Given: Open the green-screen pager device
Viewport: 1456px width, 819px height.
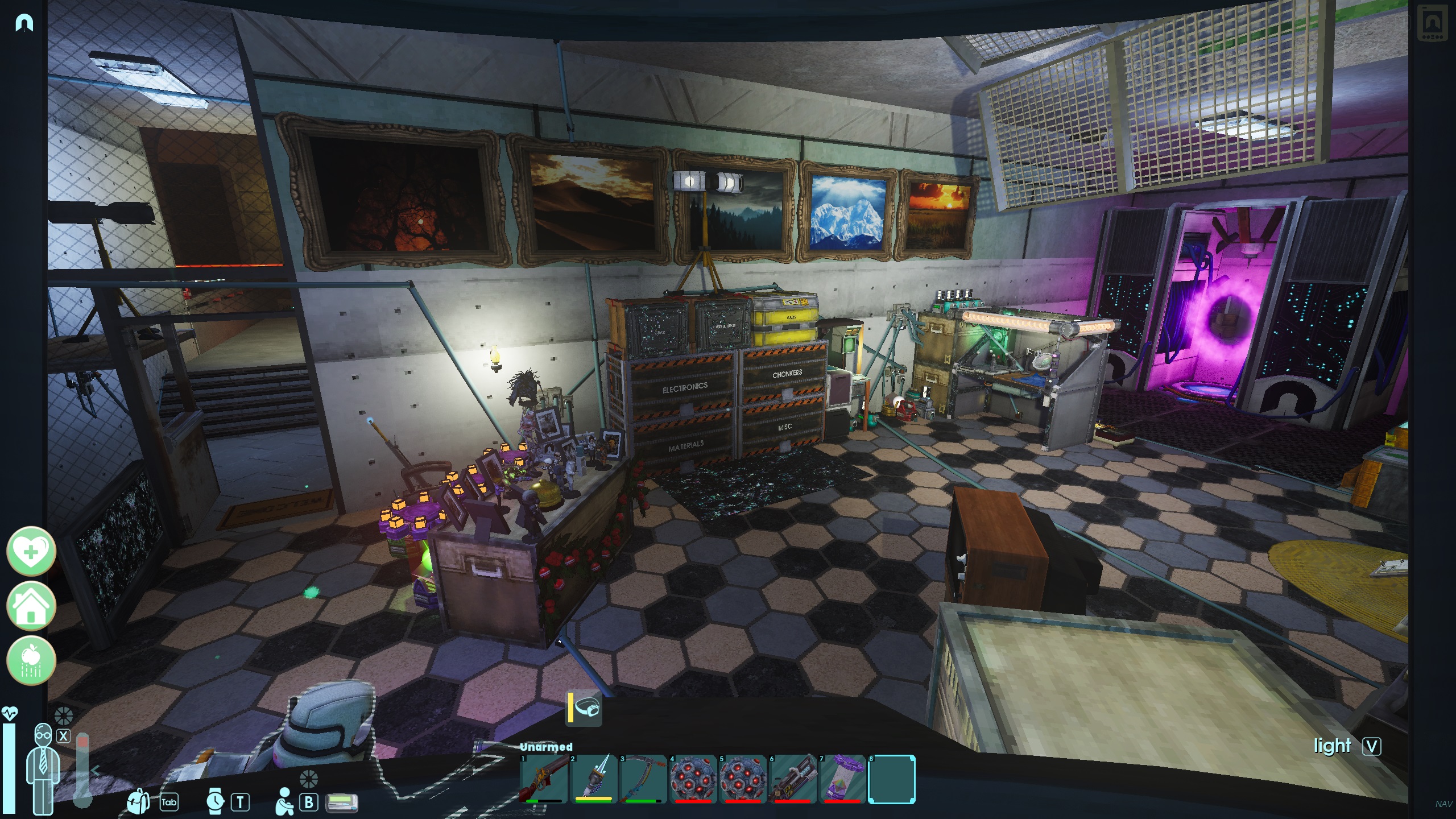Looking at the screenshot, I should click(x=341, y=803).
